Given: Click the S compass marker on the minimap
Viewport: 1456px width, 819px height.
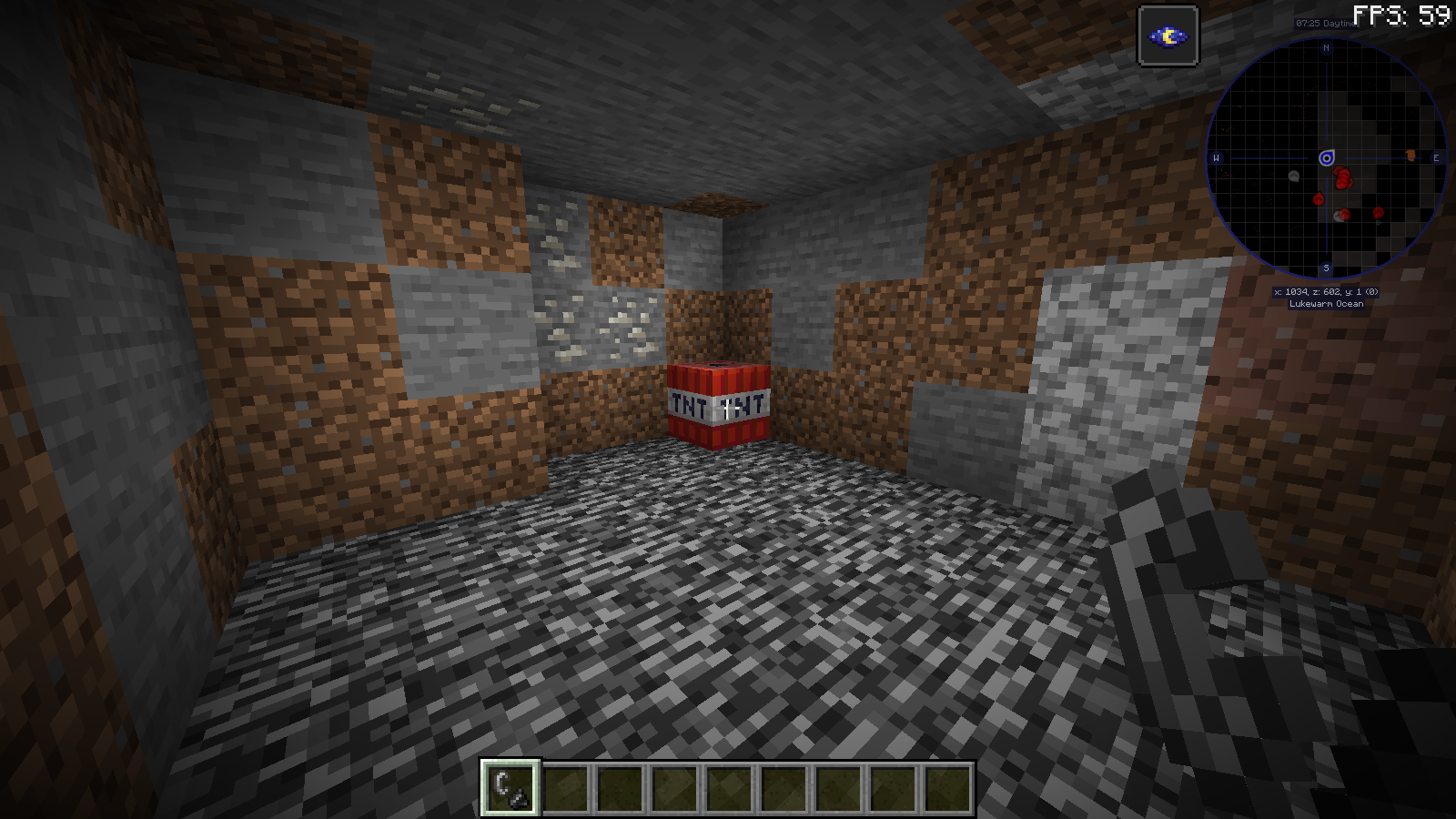Looking at the screenshot, I should pyautogui.click(x=1327, y=268).
